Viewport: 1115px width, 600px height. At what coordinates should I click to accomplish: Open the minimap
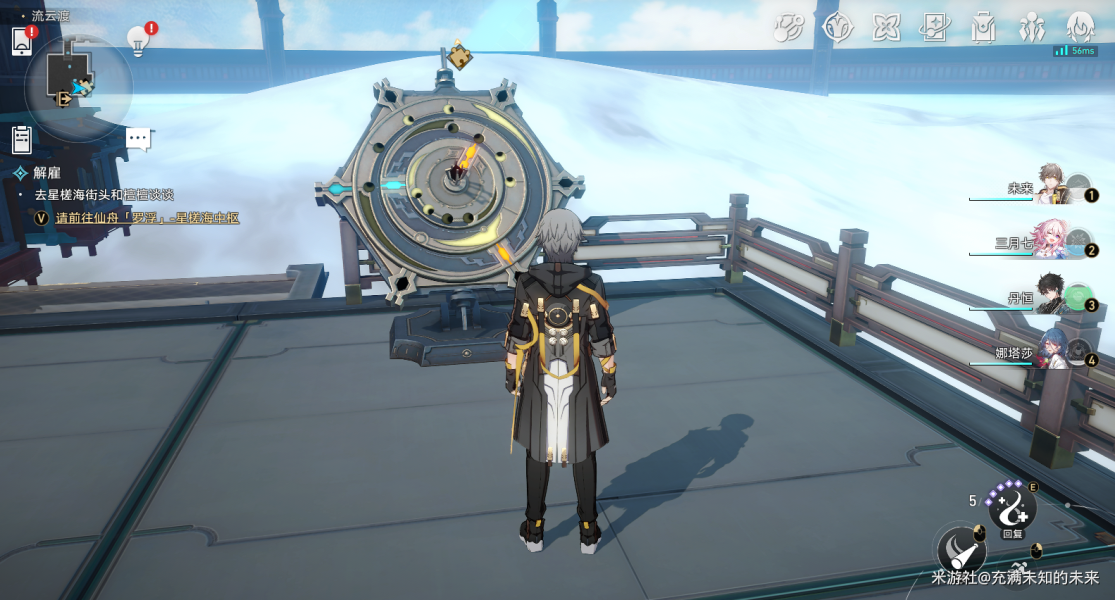tap(76, 85)
